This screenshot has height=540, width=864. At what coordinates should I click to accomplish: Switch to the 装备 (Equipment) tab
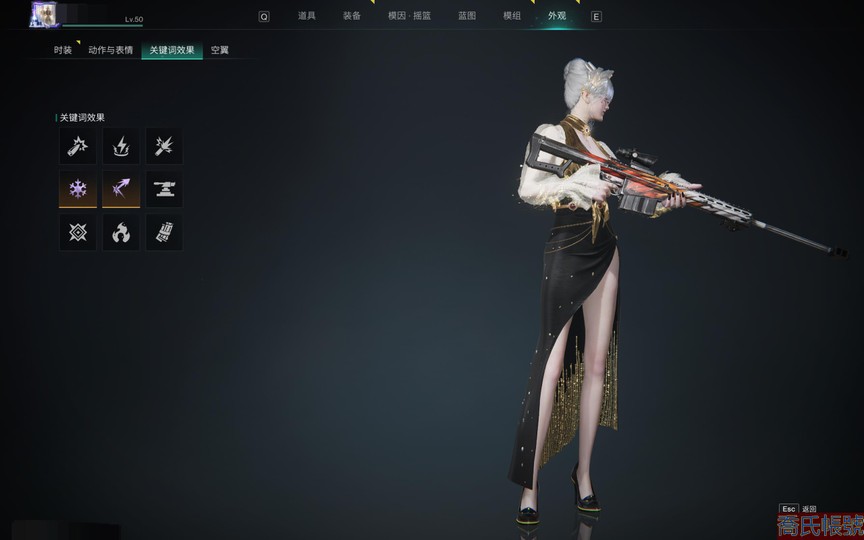coord(351,16)
